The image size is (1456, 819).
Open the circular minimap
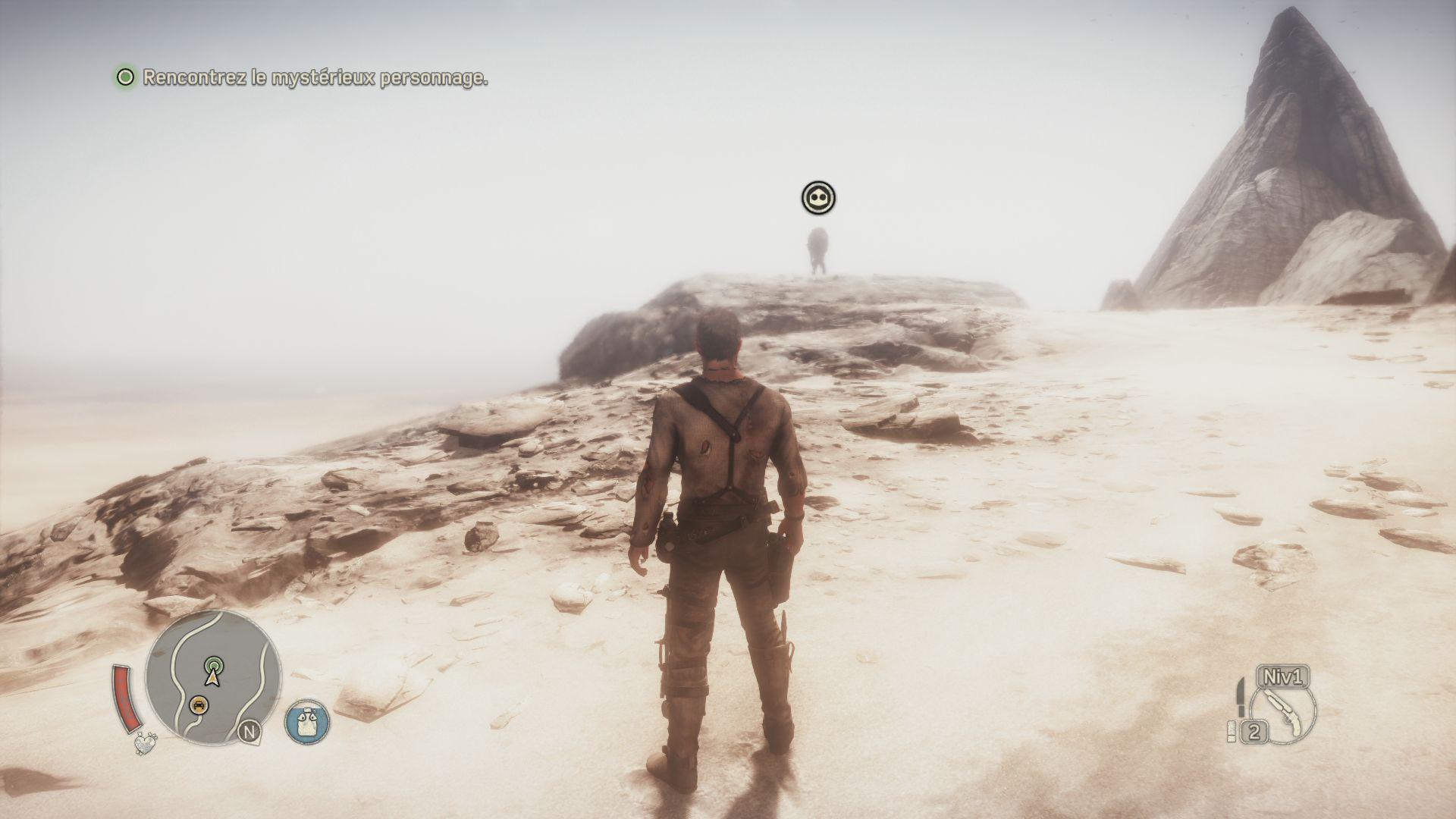coord(213,676)
